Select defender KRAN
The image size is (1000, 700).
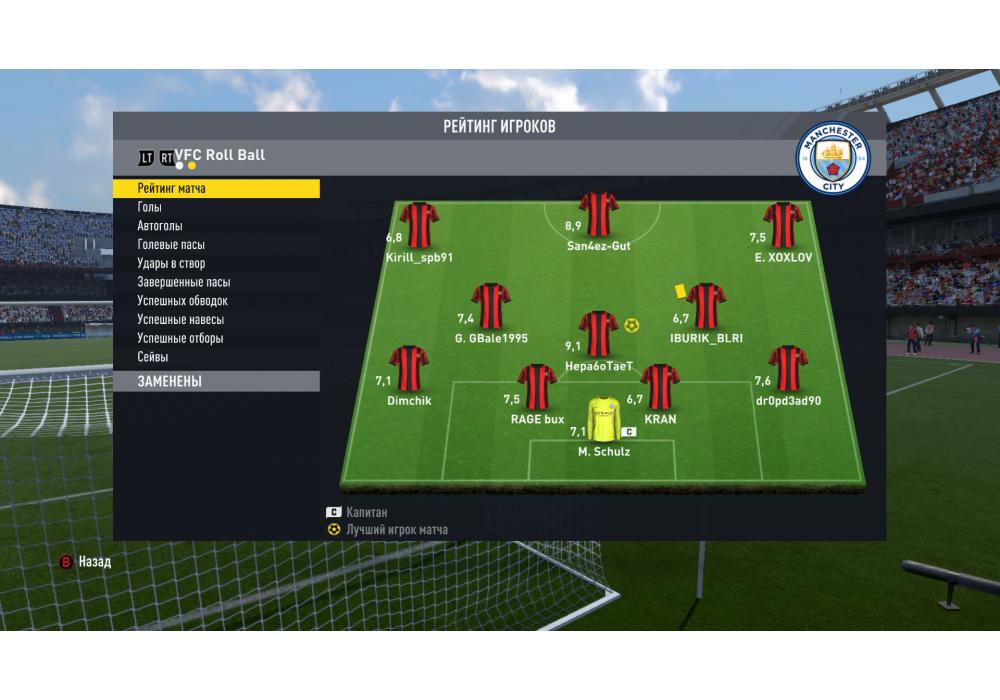click(x=660, y=387)
